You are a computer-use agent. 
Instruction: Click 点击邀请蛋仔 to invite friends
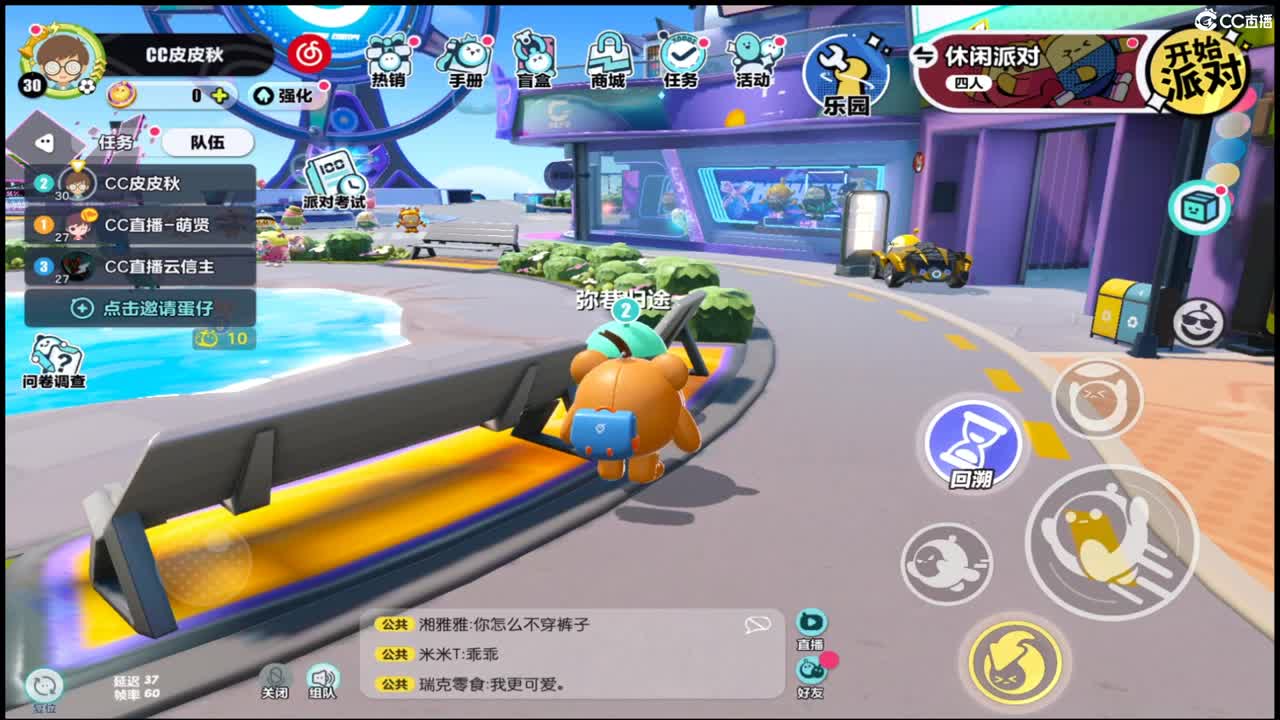click(x=143, y=308)
